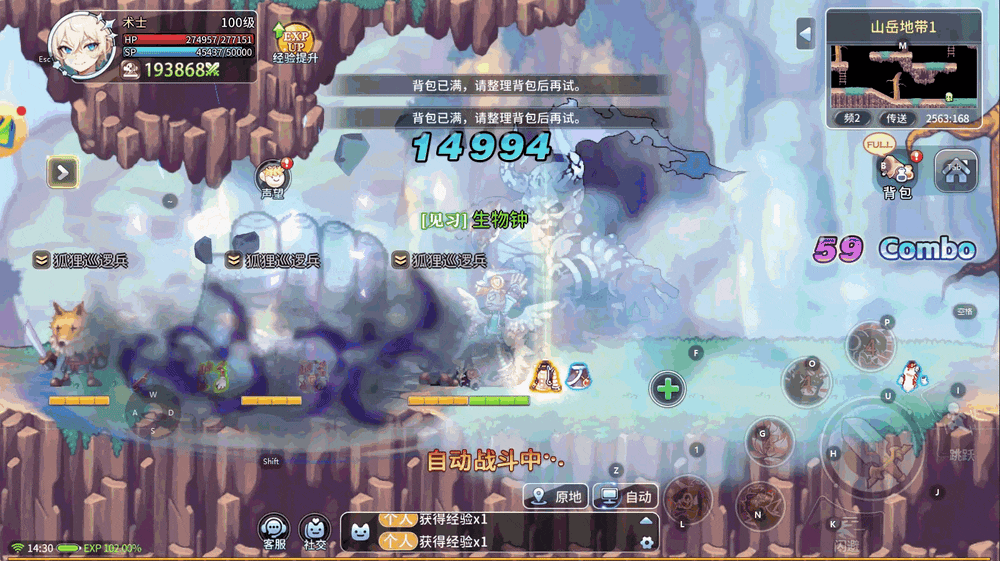Viewport: 1000px width, 561px height.
Task: Click the 原地 stay-in-place button
Action: tap(556, 496)
